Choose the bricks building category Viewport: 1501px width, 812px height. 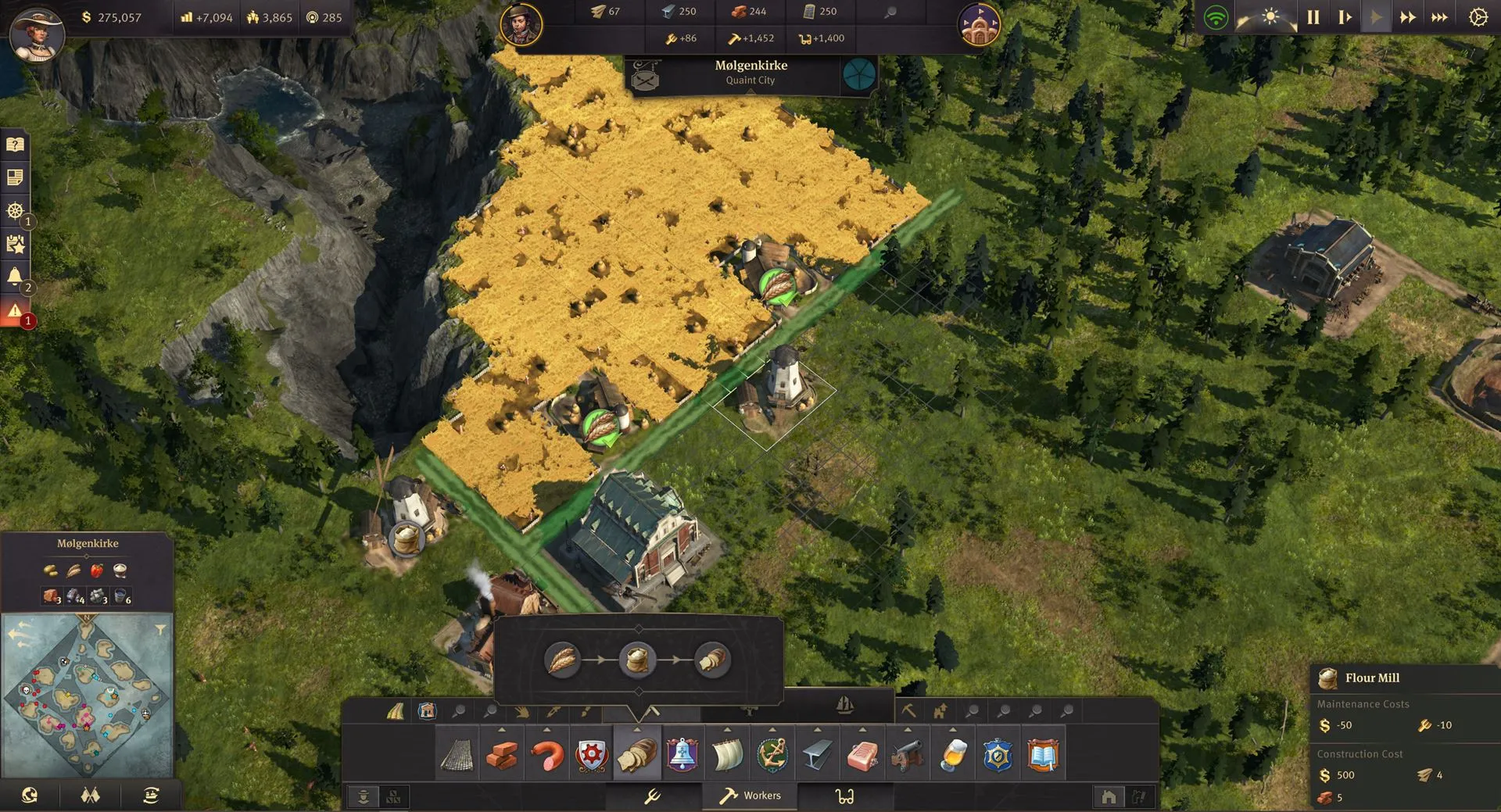click(502, 756)
